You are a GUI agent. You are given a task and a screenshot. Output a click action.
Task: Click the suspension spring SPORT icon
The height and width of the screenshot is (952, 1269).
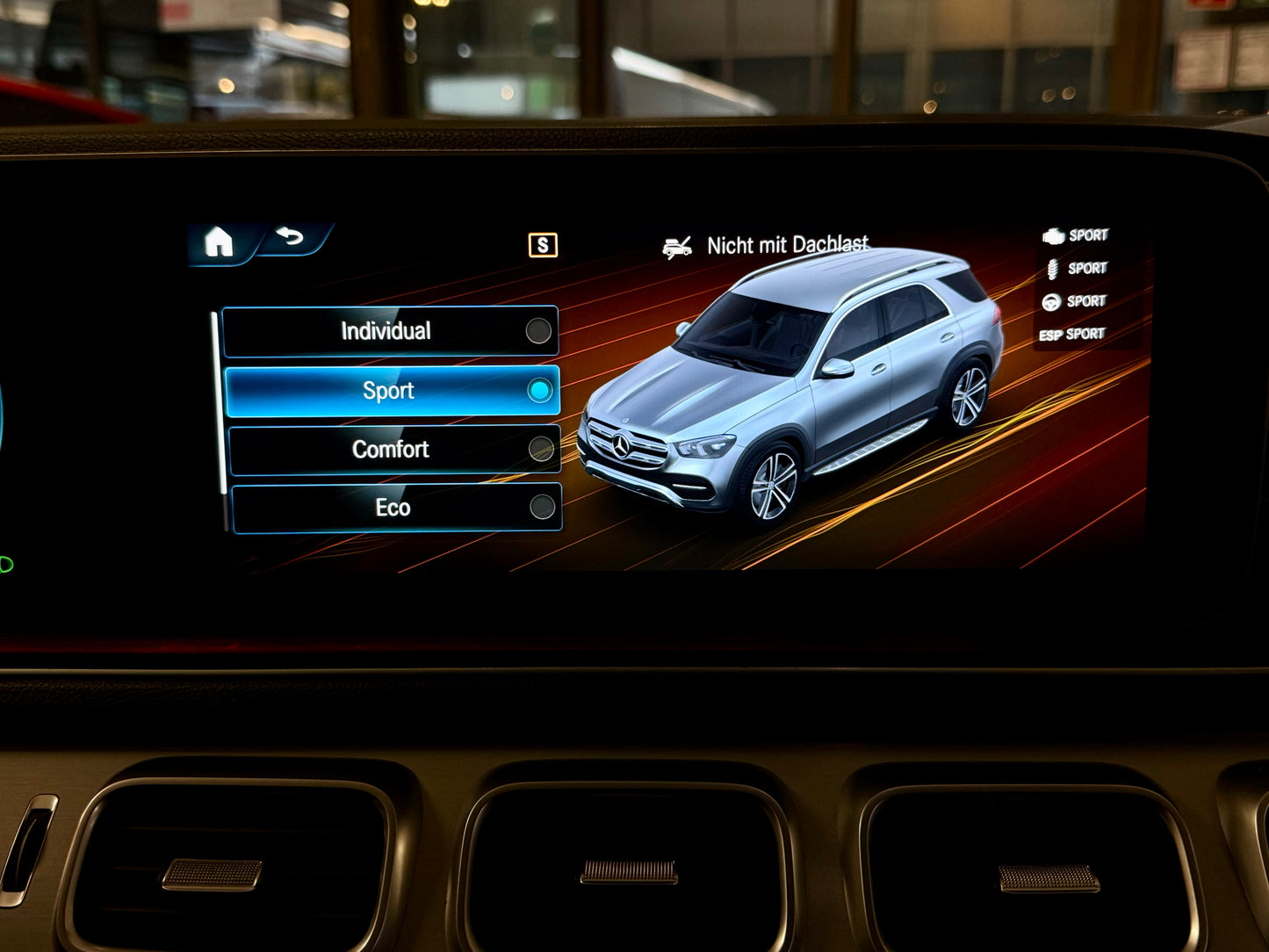click(1051, 269)
